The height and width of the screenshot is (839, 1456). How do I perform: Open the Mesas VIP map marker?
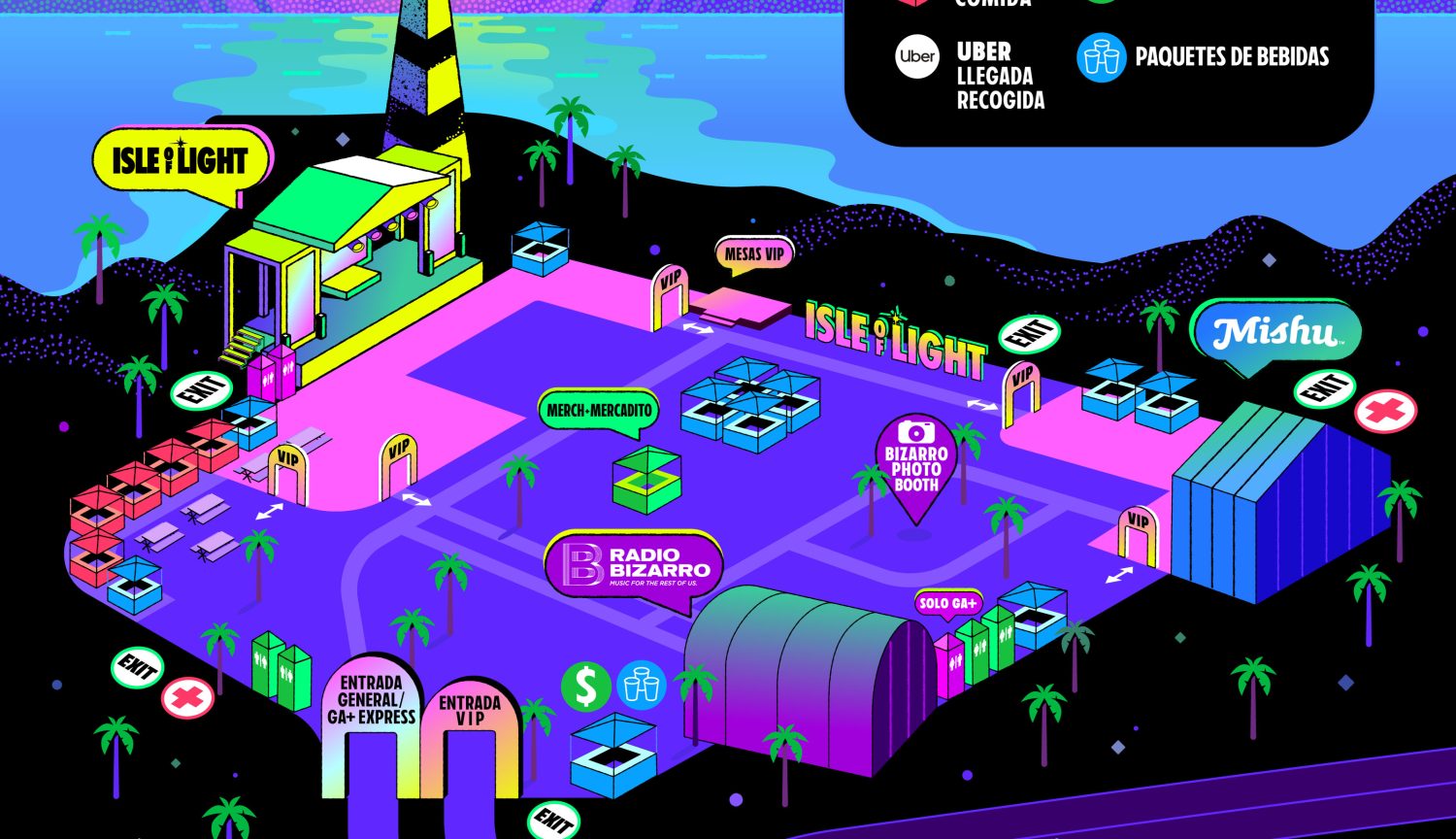753,254
